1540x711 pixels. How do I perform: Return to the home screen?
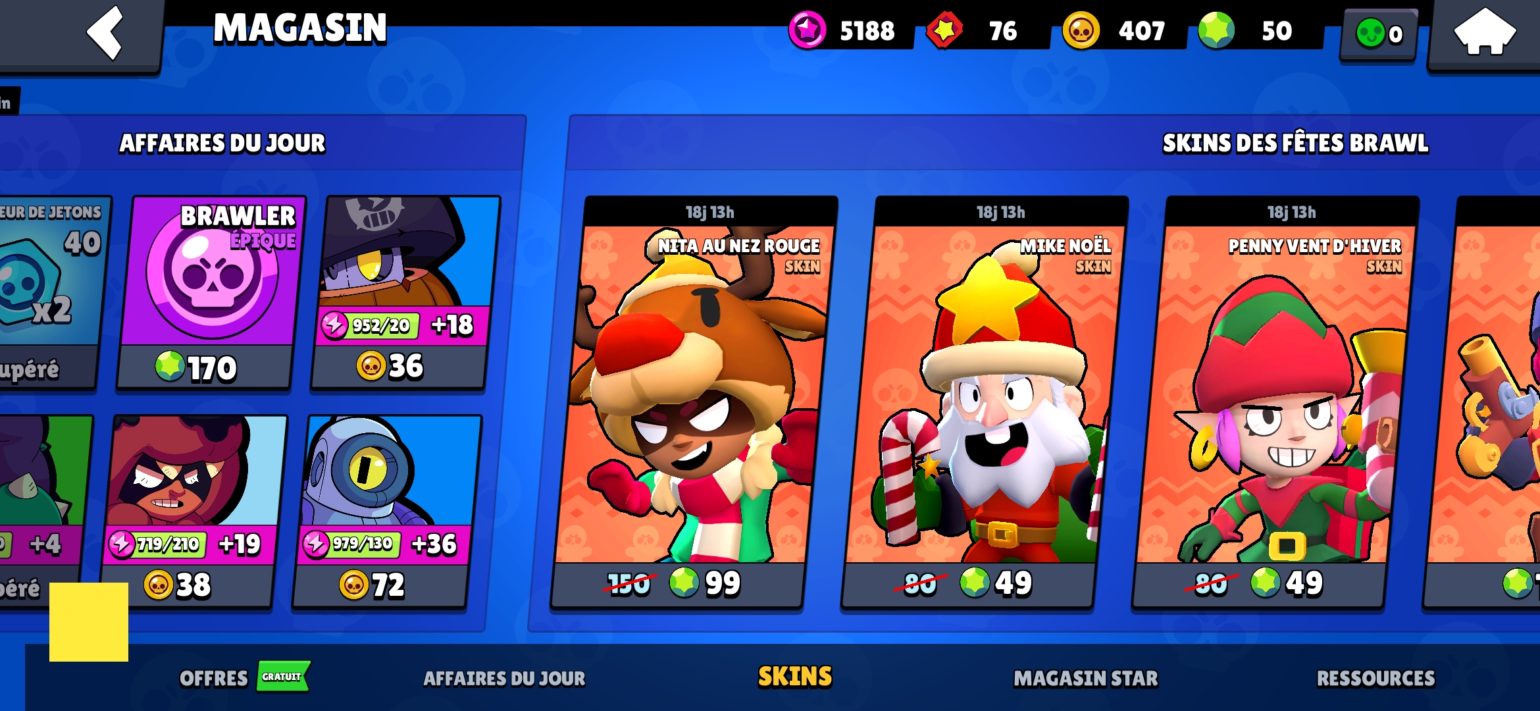1484,34
